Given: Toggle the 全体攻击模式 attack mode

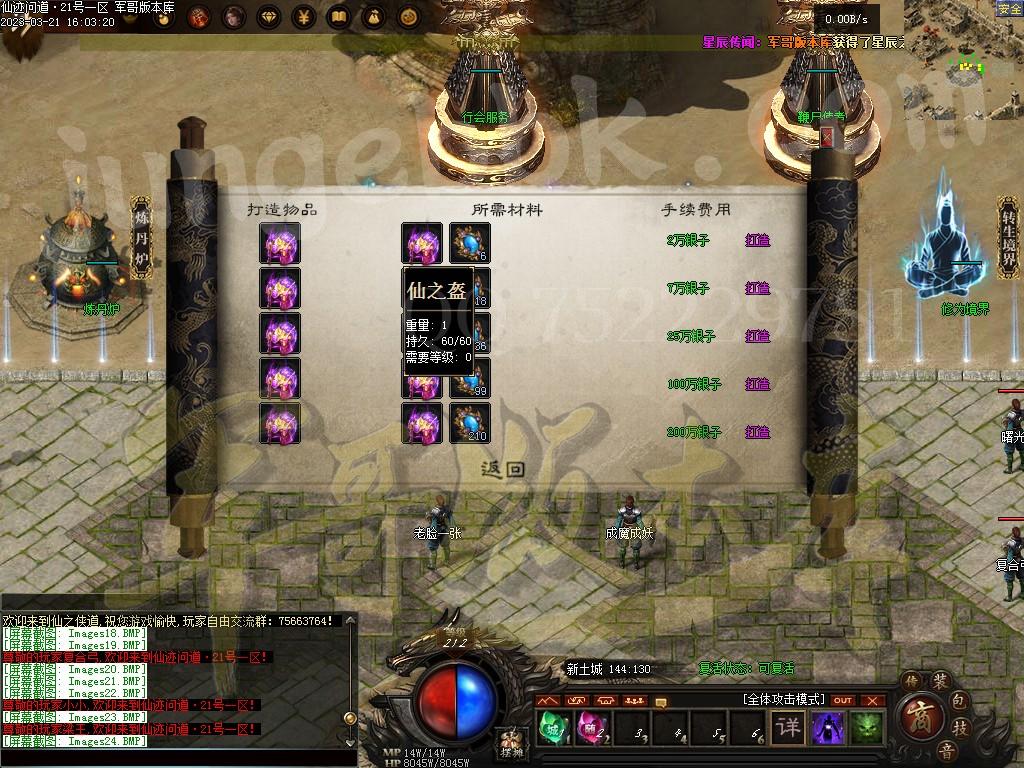Looking at the screenshot, I should [x=783, y=700].
